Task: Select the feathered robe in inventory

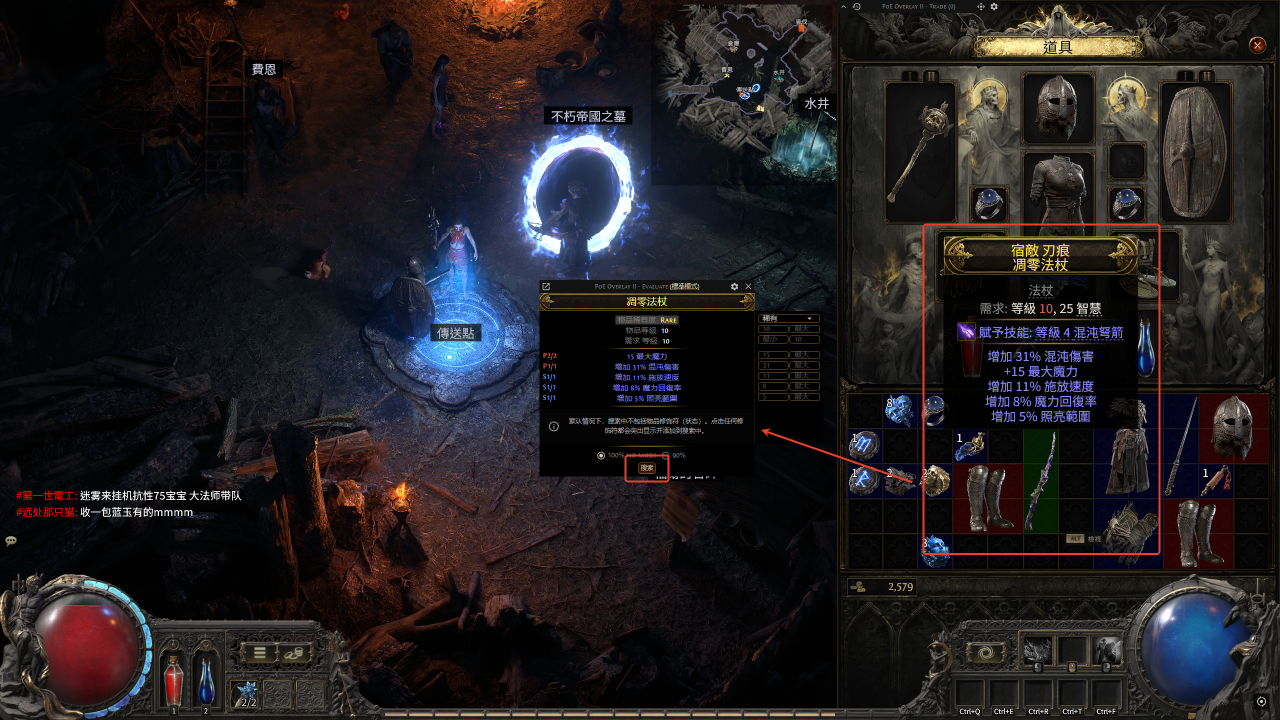Action: tap(1126, 445)
